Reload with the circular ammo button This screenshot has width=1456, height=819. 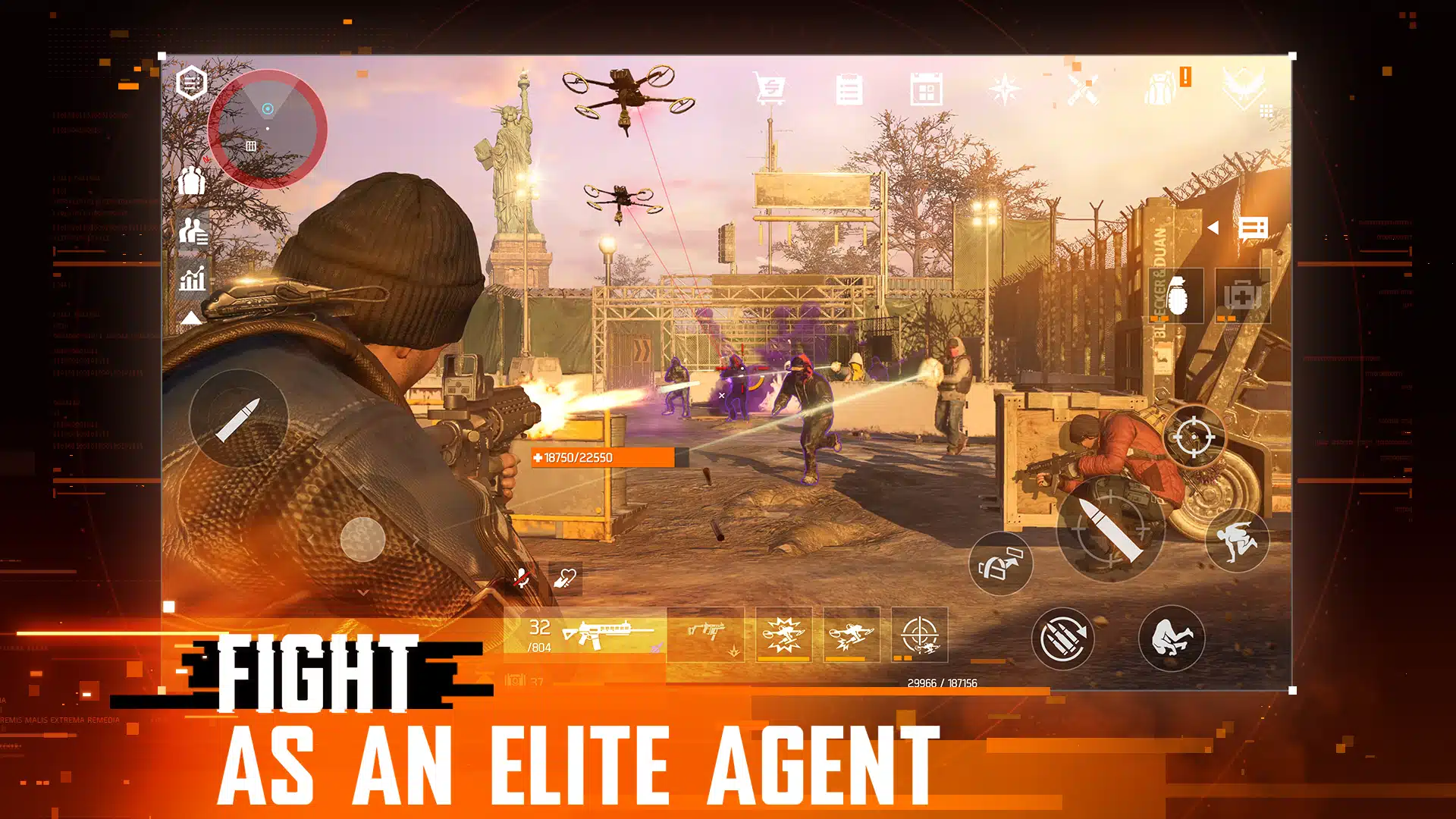(1062, 638)
